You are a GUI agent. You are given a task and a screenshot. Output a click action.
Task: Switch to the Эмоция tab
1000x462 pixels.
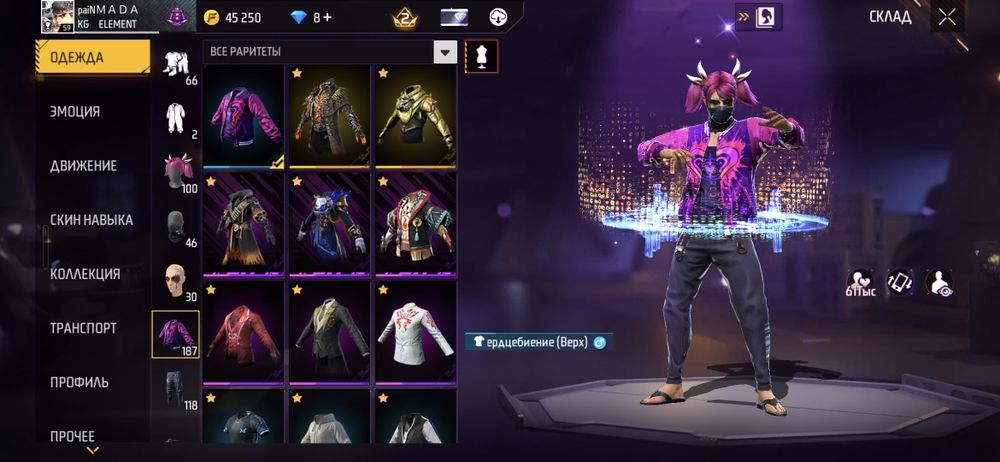pyautogui.click(x=76, y=112)
